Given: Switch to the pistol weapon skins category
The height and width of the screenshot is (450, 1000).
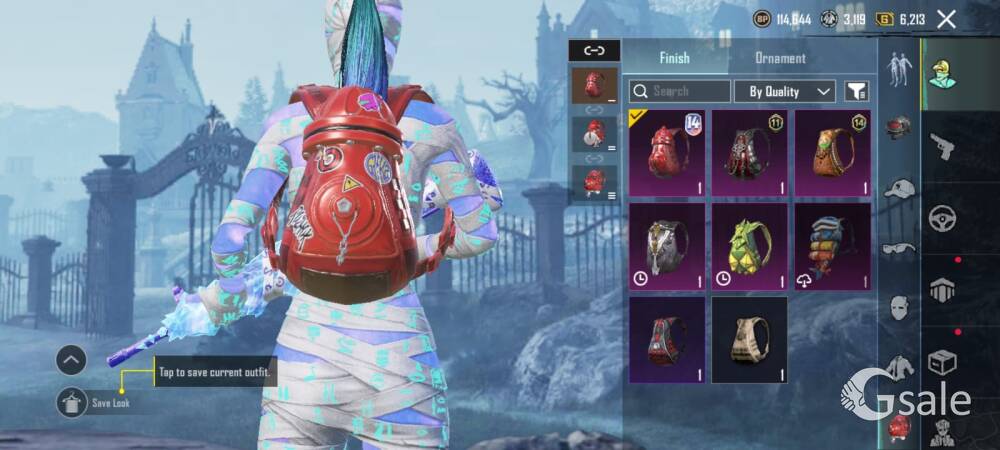Looking at the screenshot, I should coord(942,147).
